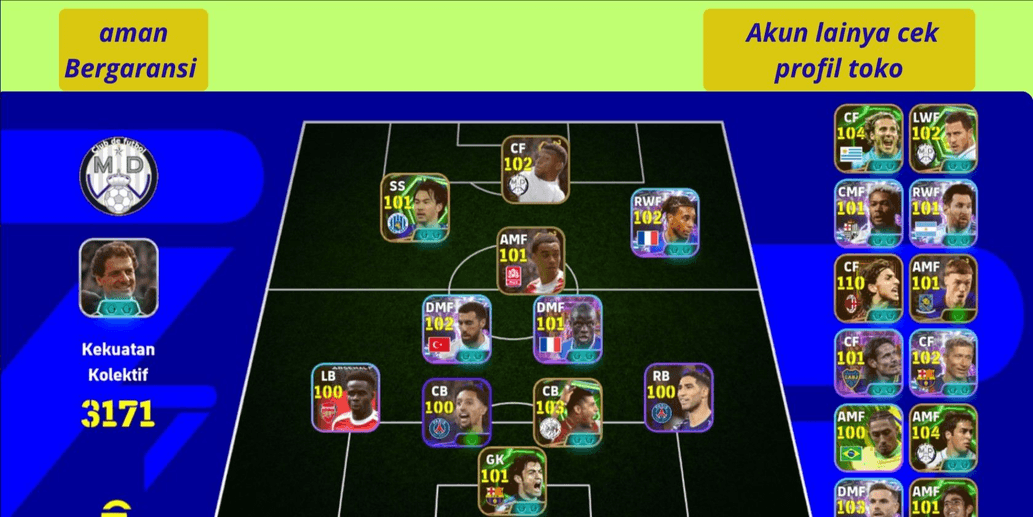Pick the DMF 101 card with French flag
Viewport: 1033px width, 517px height.
point(568,328)
